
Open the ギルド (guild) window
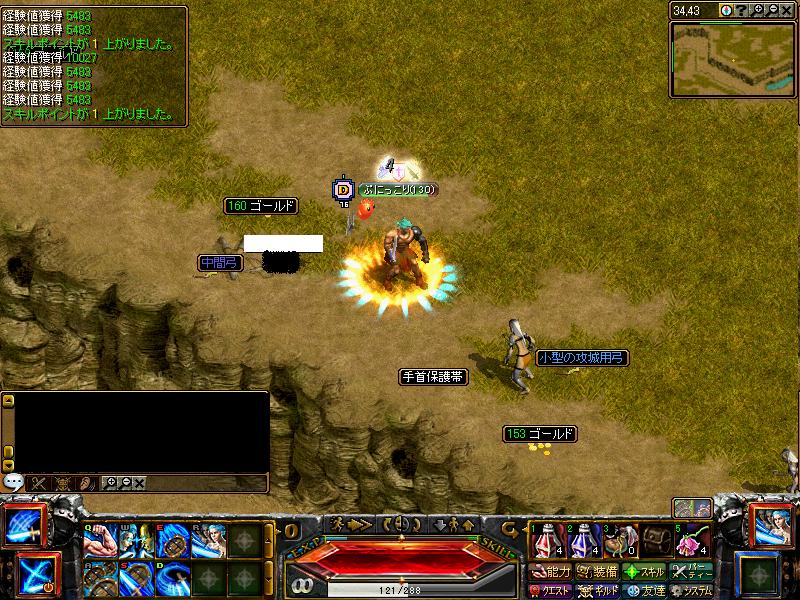(597, 591)
